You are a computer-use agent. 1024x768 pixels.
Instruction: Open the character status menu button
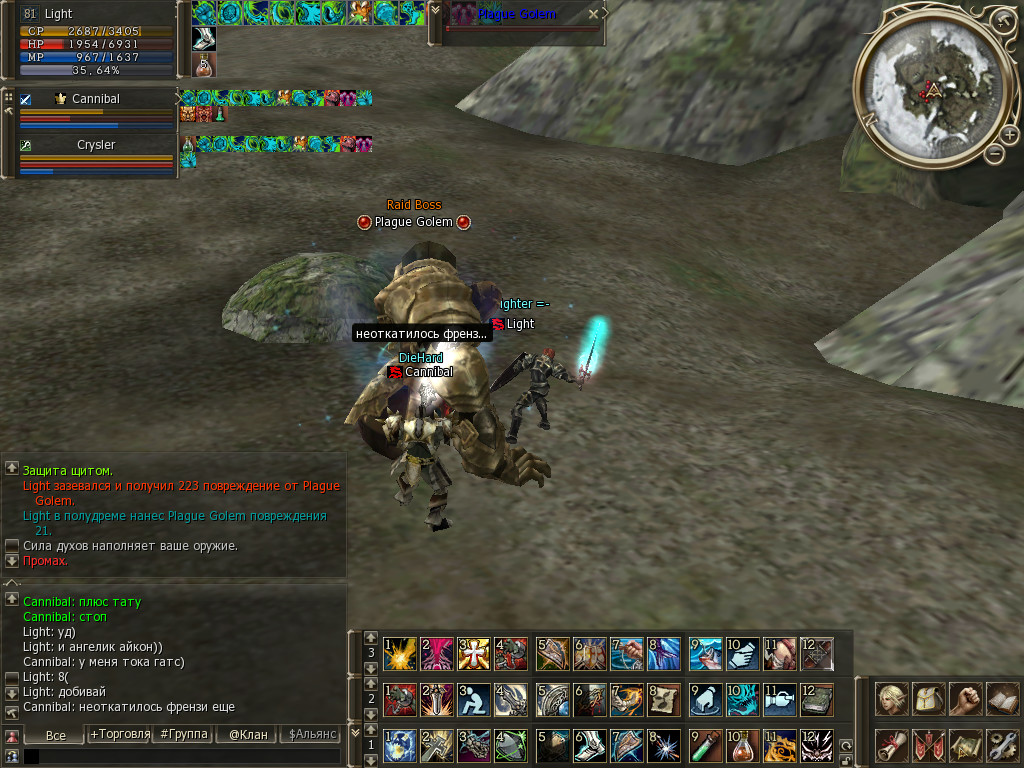pyautogui.click(x=891, y=699)
